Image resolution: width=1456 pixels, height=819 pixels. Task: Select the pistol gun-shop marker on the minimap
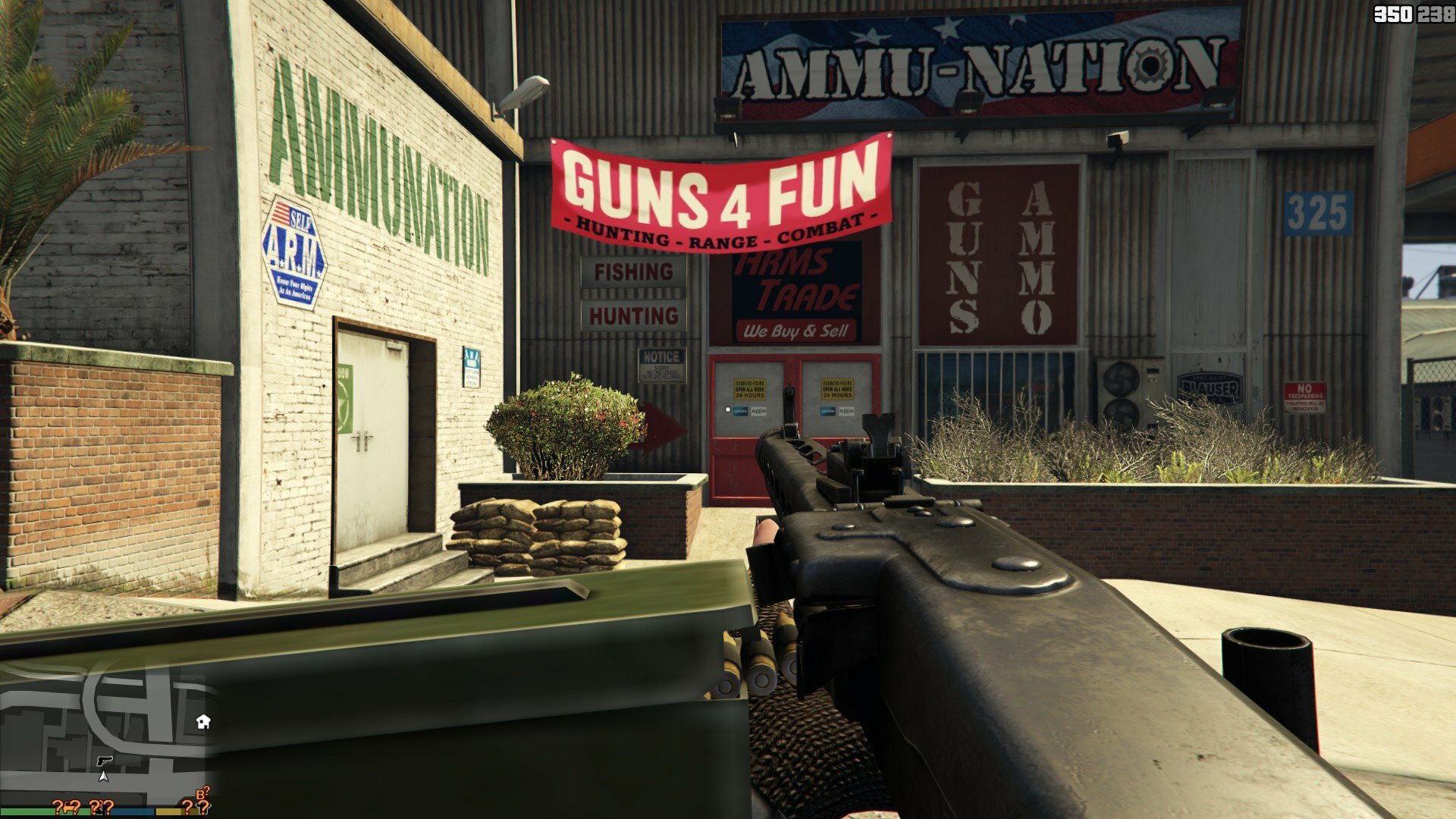tap(105, 760)
